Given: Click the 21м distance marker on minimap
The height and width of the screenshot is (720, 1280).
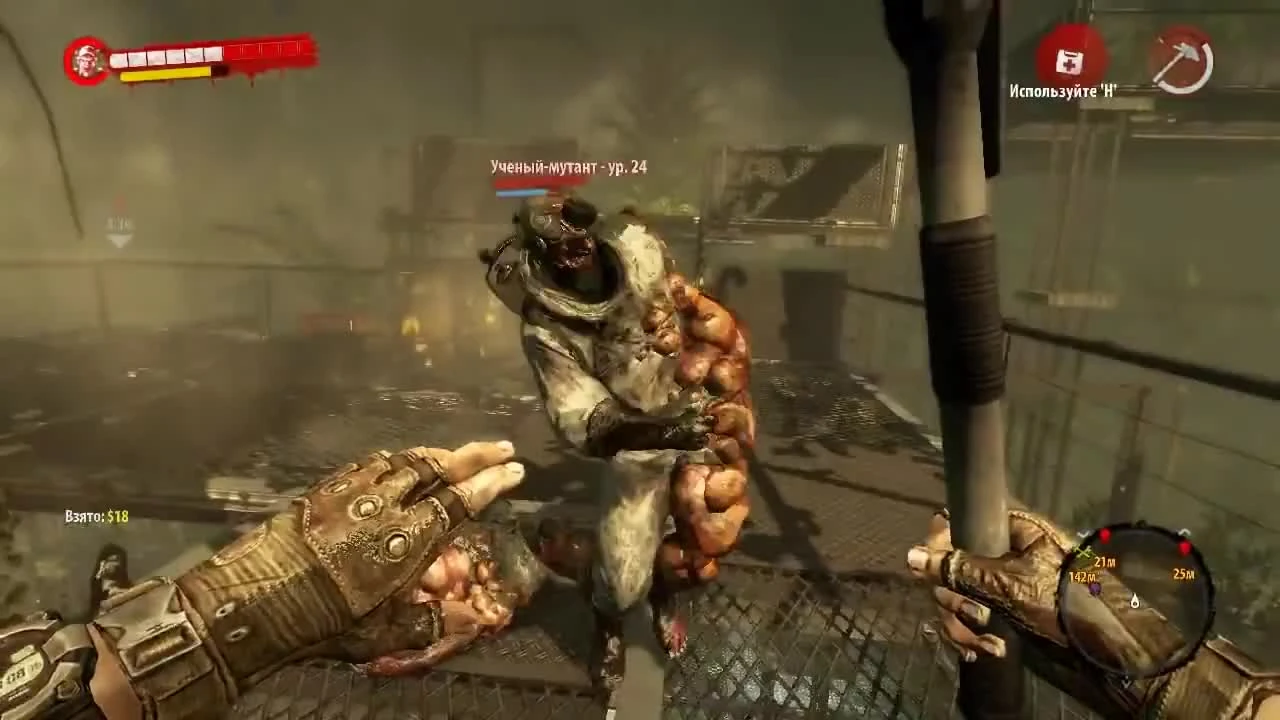Looking at the screenshot, I should 1105,562.
